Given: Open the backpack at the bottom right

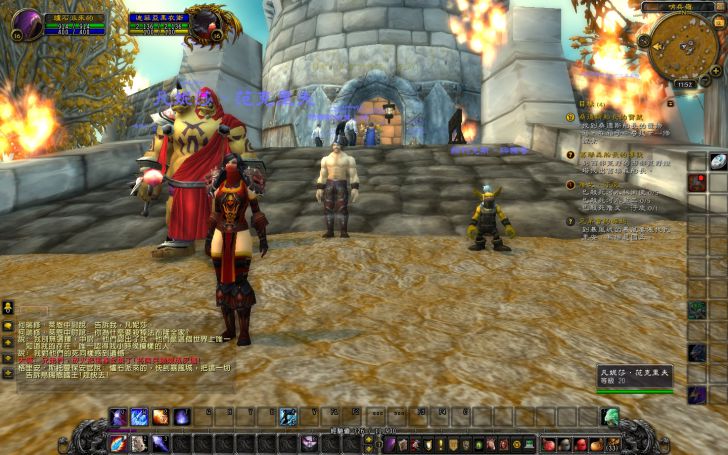Looking at the screenshot, I should coord(611,443).
